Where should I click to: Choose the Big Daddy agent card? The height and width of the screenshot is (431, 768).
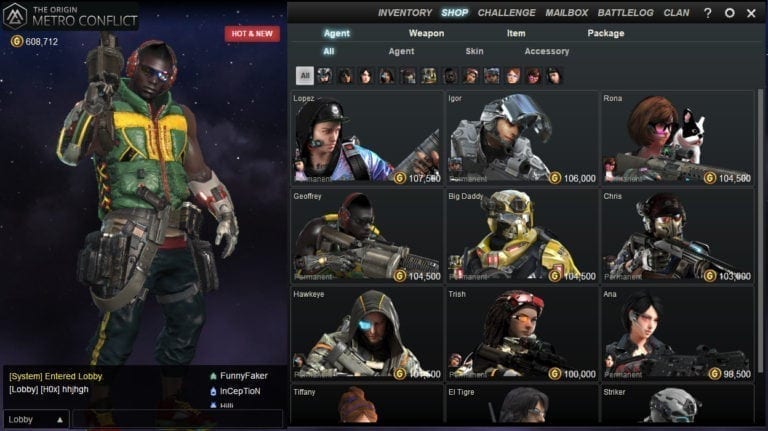click(522, 235)
